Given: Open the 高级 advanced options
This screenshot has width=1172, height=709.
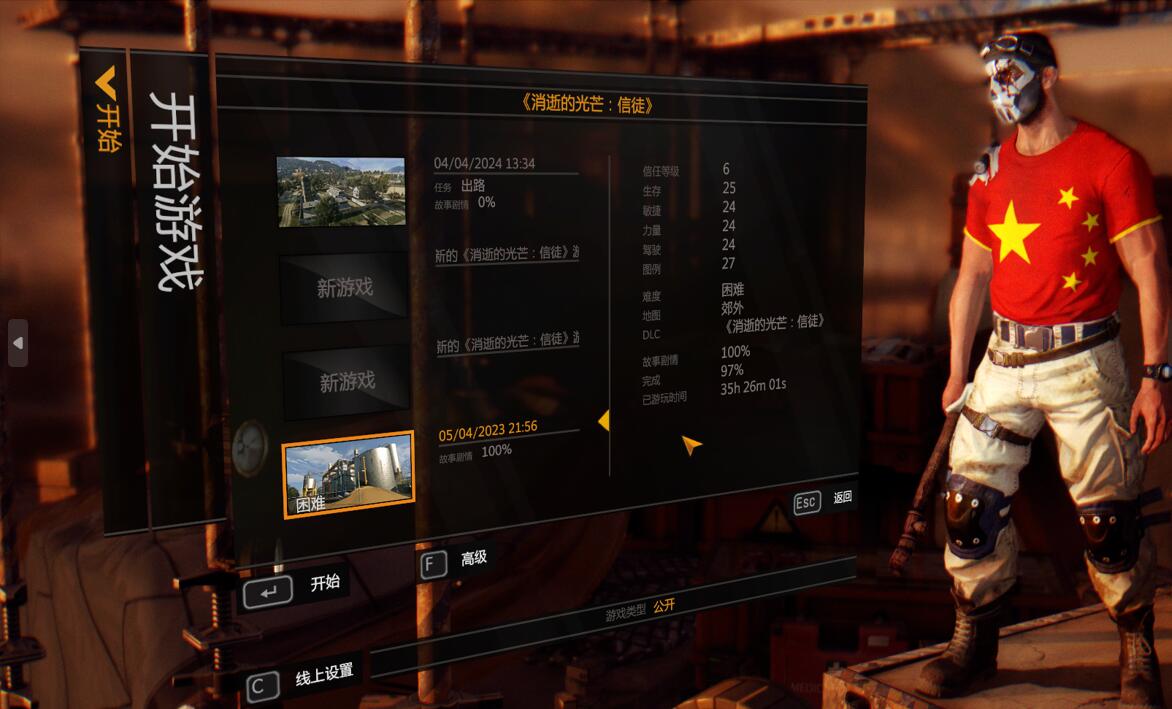Looking at the screenshot, I should [x=455, y=561].
